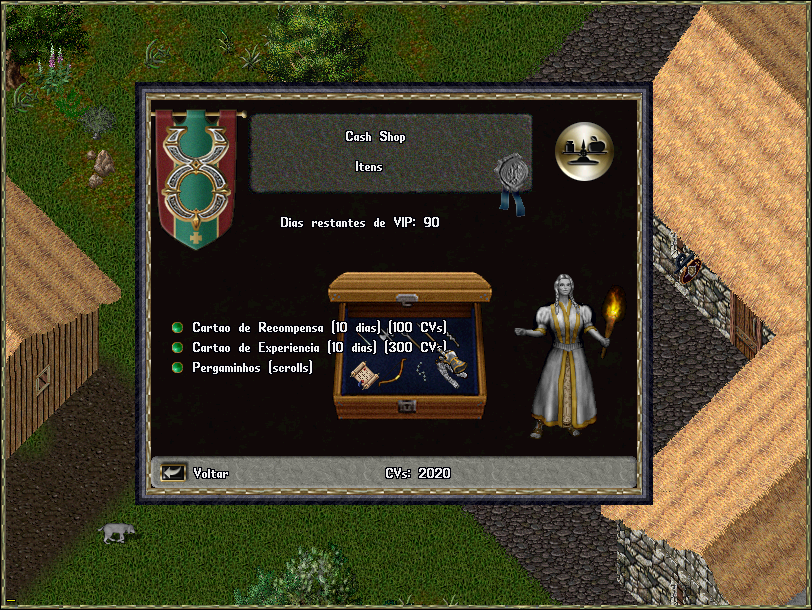Go back with the Voltar arrow button
The width and height of the screenshot is (812, 610).
click(x=174, y=472)
